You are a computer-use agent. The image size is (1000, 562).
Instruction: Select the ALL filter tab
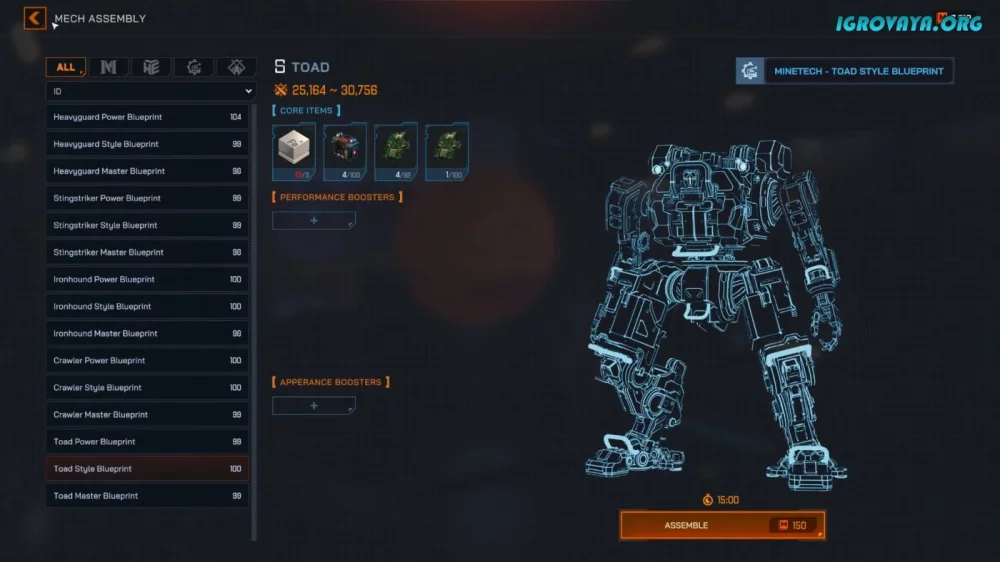[x=66, y=67]
